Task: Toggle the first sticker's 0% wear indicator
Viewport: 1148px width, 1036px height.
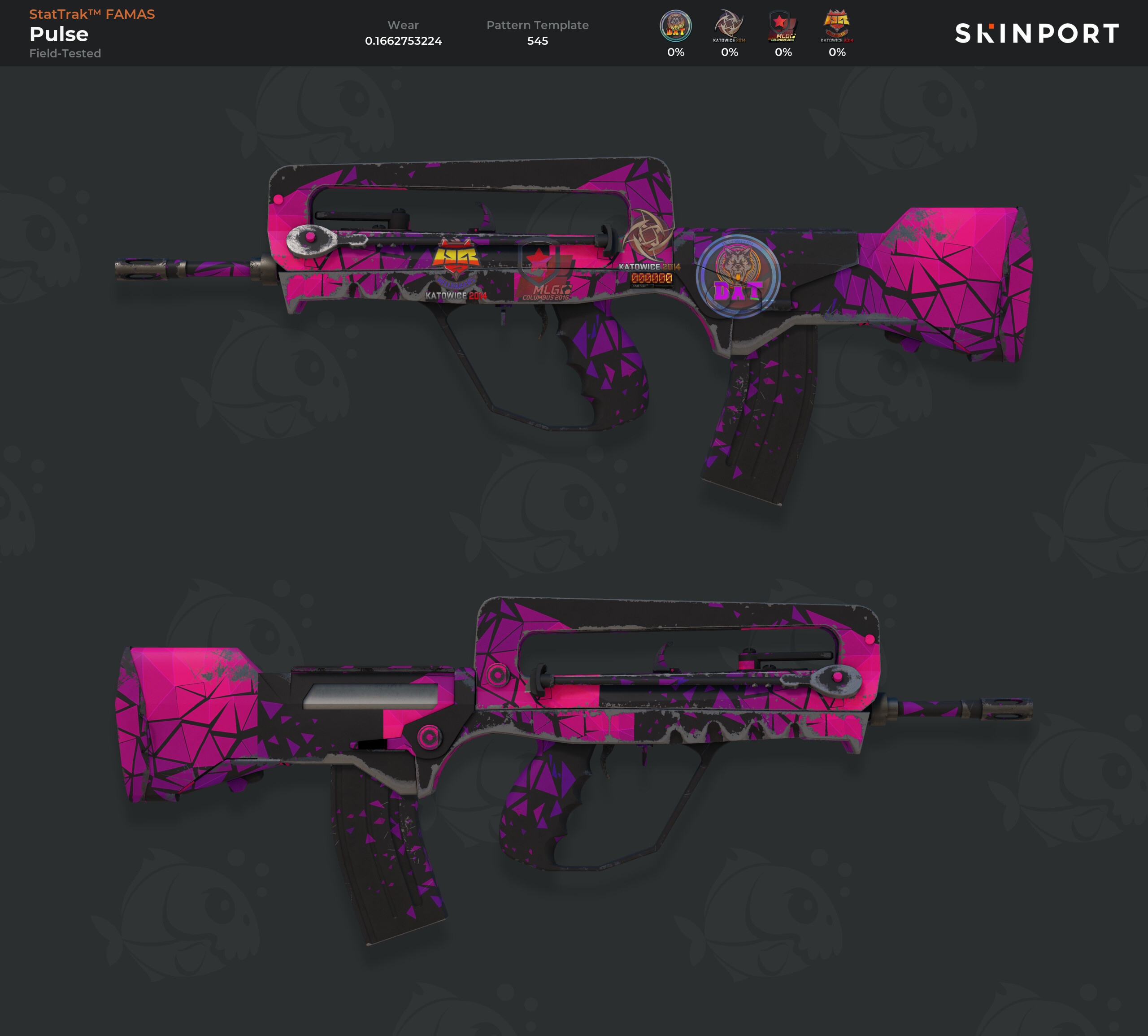Action: click(x=675, y=52)
